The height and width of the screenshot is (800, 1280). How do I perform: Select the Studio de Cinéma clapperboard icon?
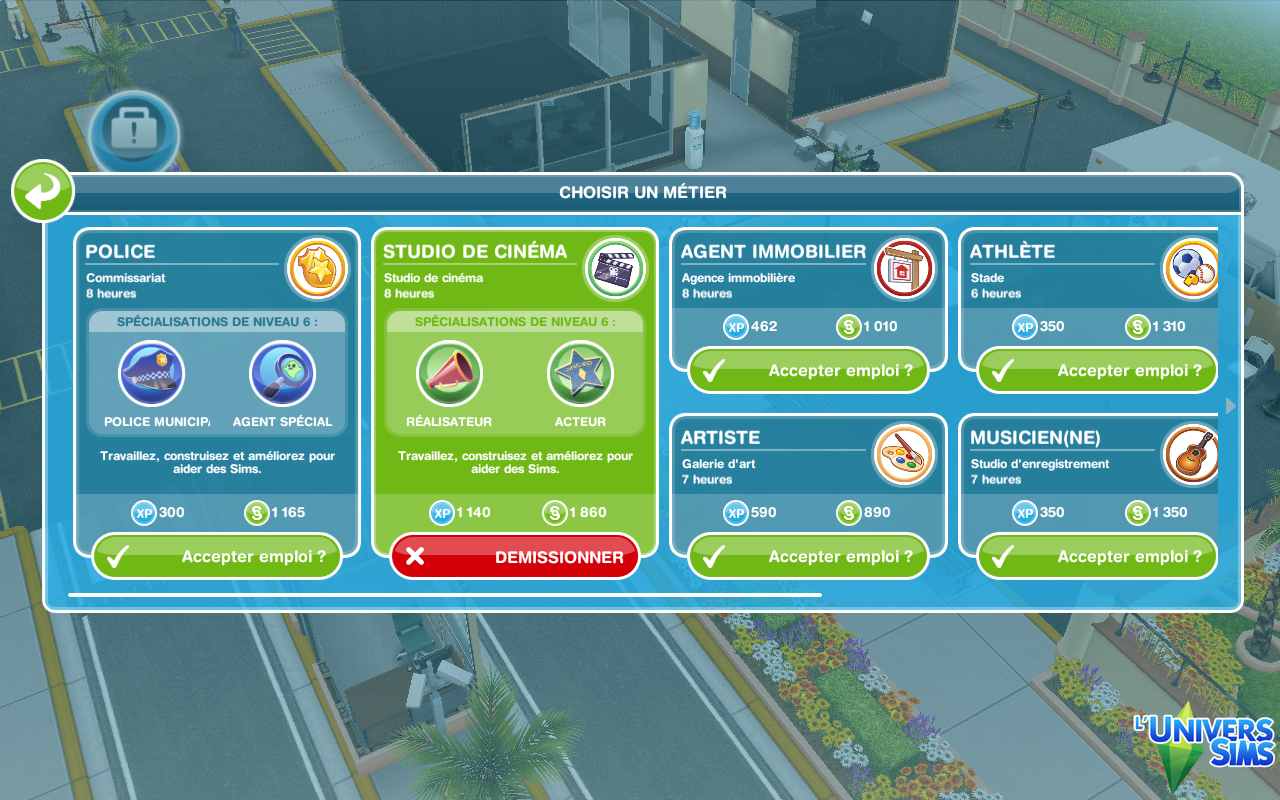[614, 268]
